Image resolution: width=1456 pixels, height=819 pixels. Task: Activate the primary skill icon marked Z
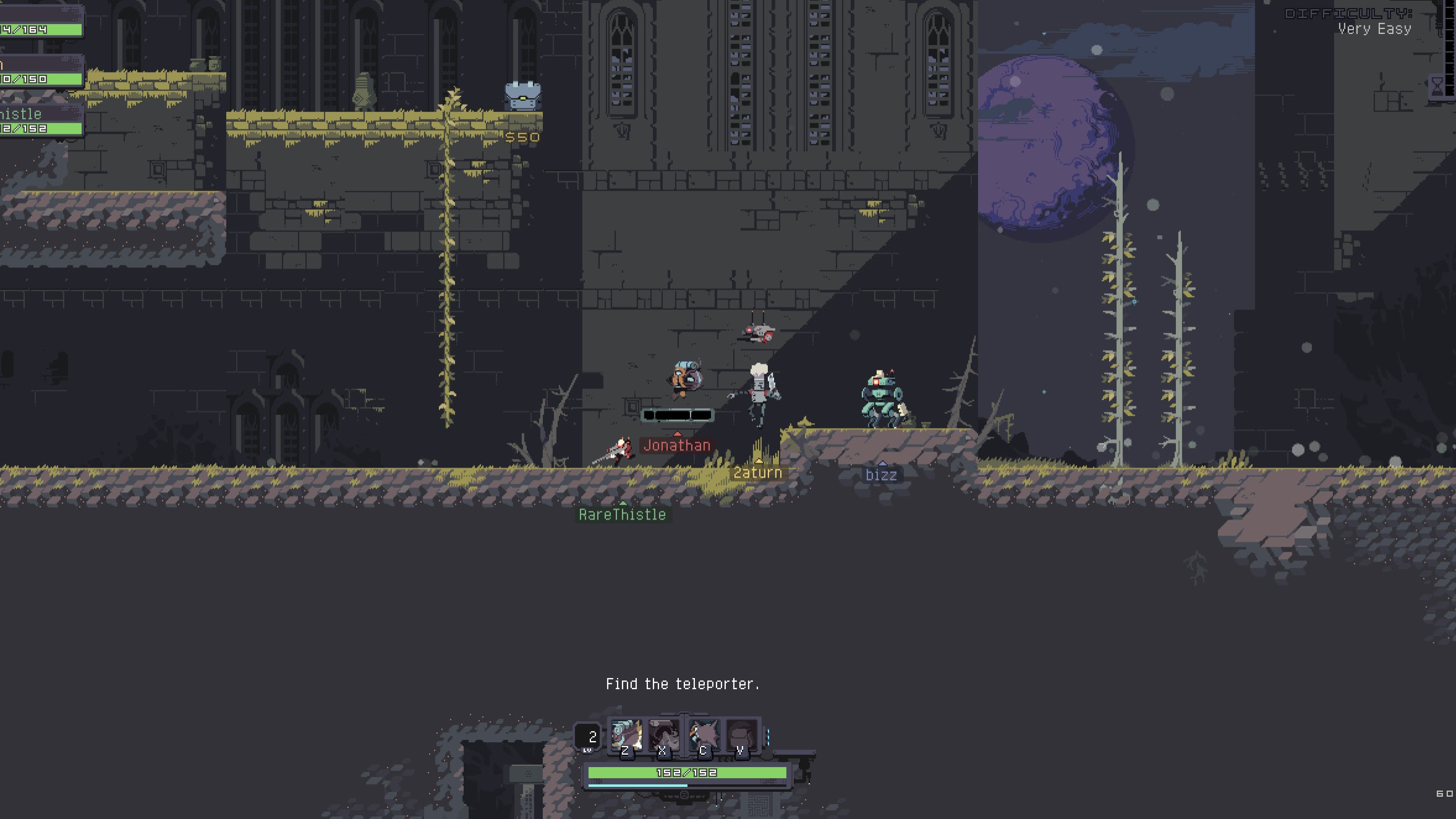(x=626, y=737)
